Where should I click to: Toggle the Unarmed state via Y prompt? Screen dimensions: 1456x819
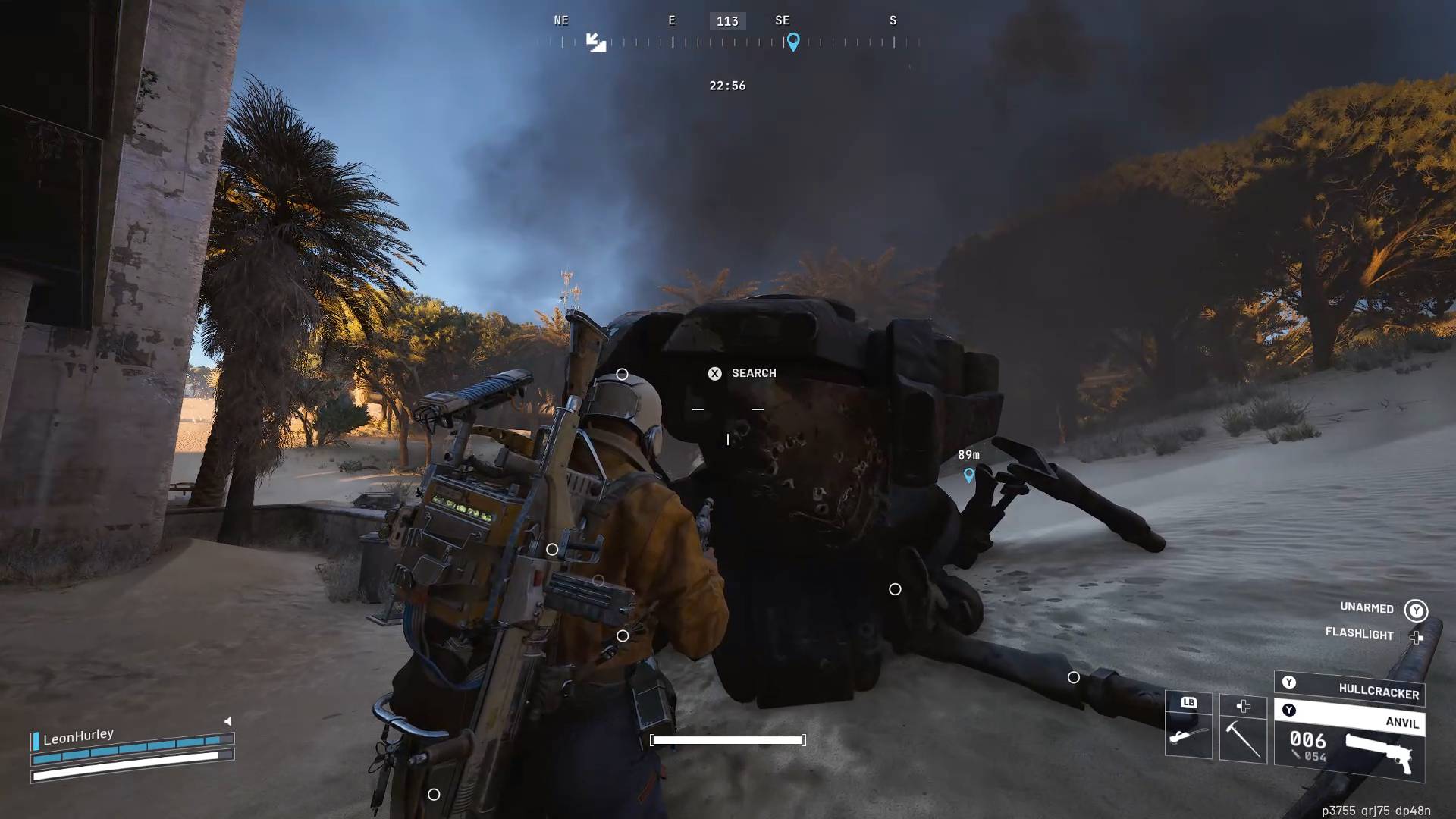[x=1417, y=609]
